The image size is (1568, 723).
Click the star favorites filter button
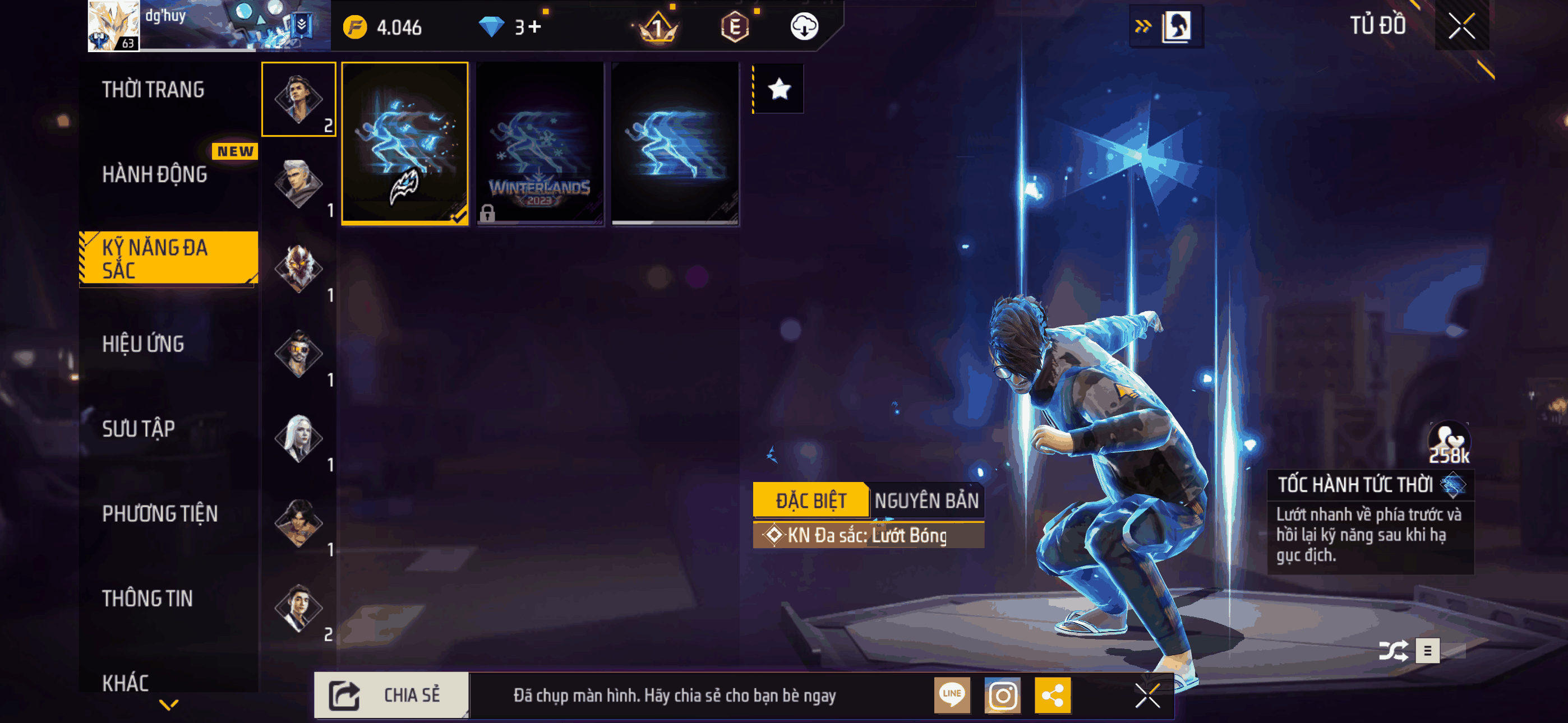click(779, 90)
